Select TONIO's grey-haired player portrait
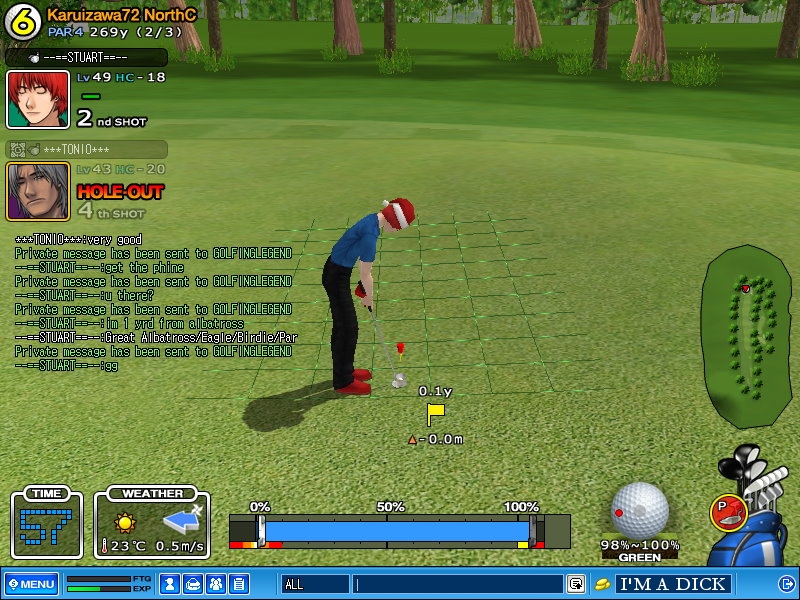This screenshot has height=600, width=800. (x=38, y=190)
